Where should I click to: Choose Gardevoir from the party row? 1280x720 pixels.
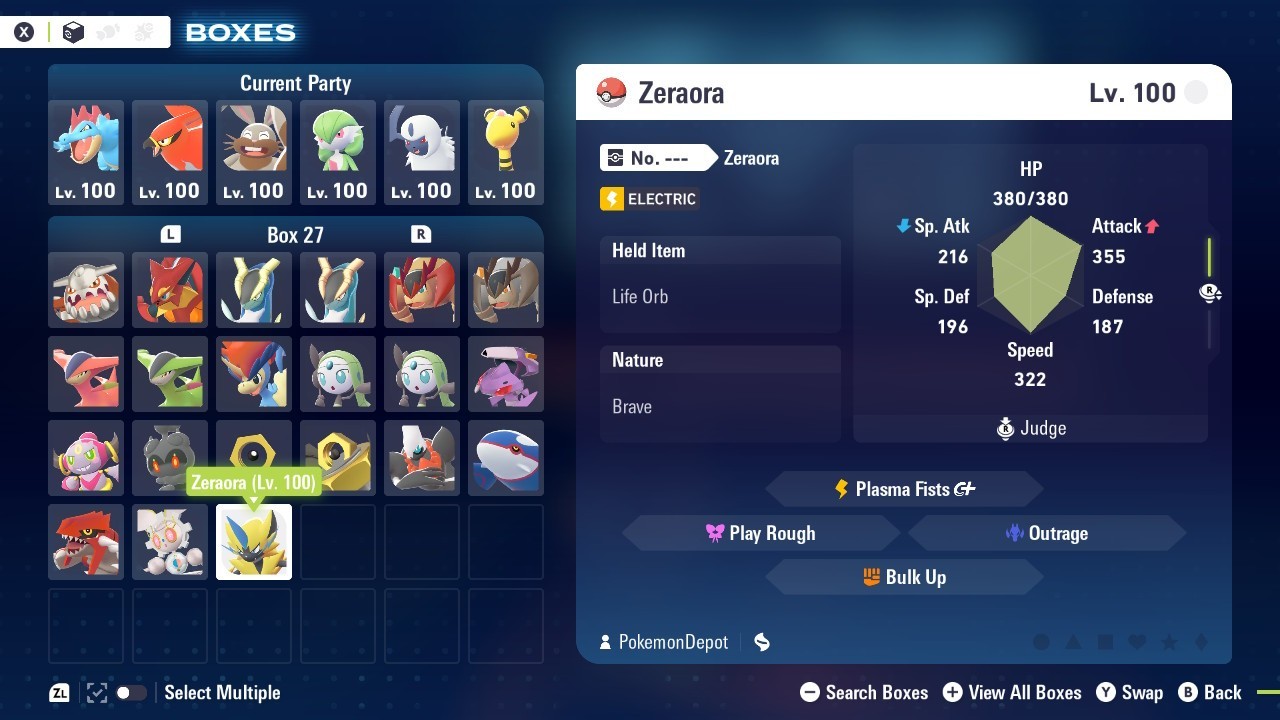338,151
